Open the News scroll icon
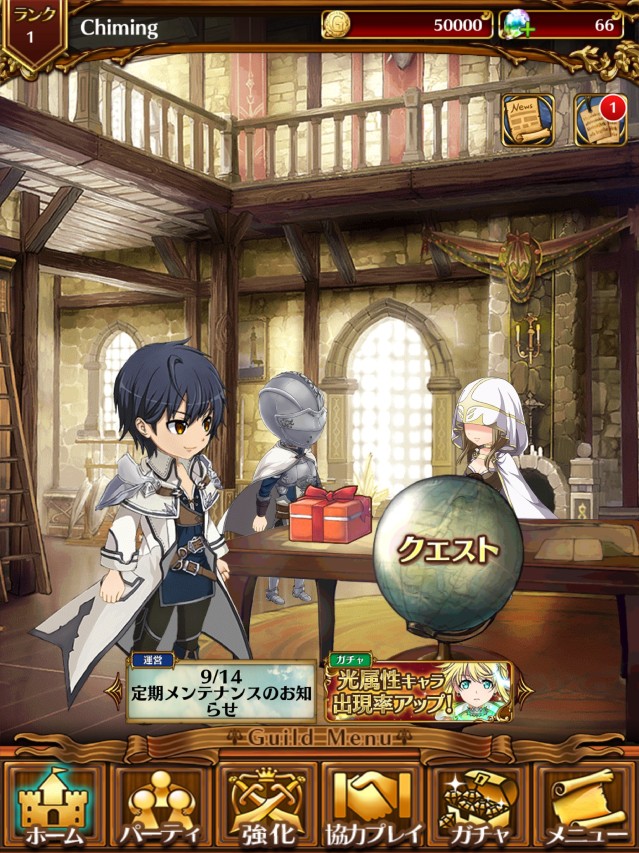 527,120
